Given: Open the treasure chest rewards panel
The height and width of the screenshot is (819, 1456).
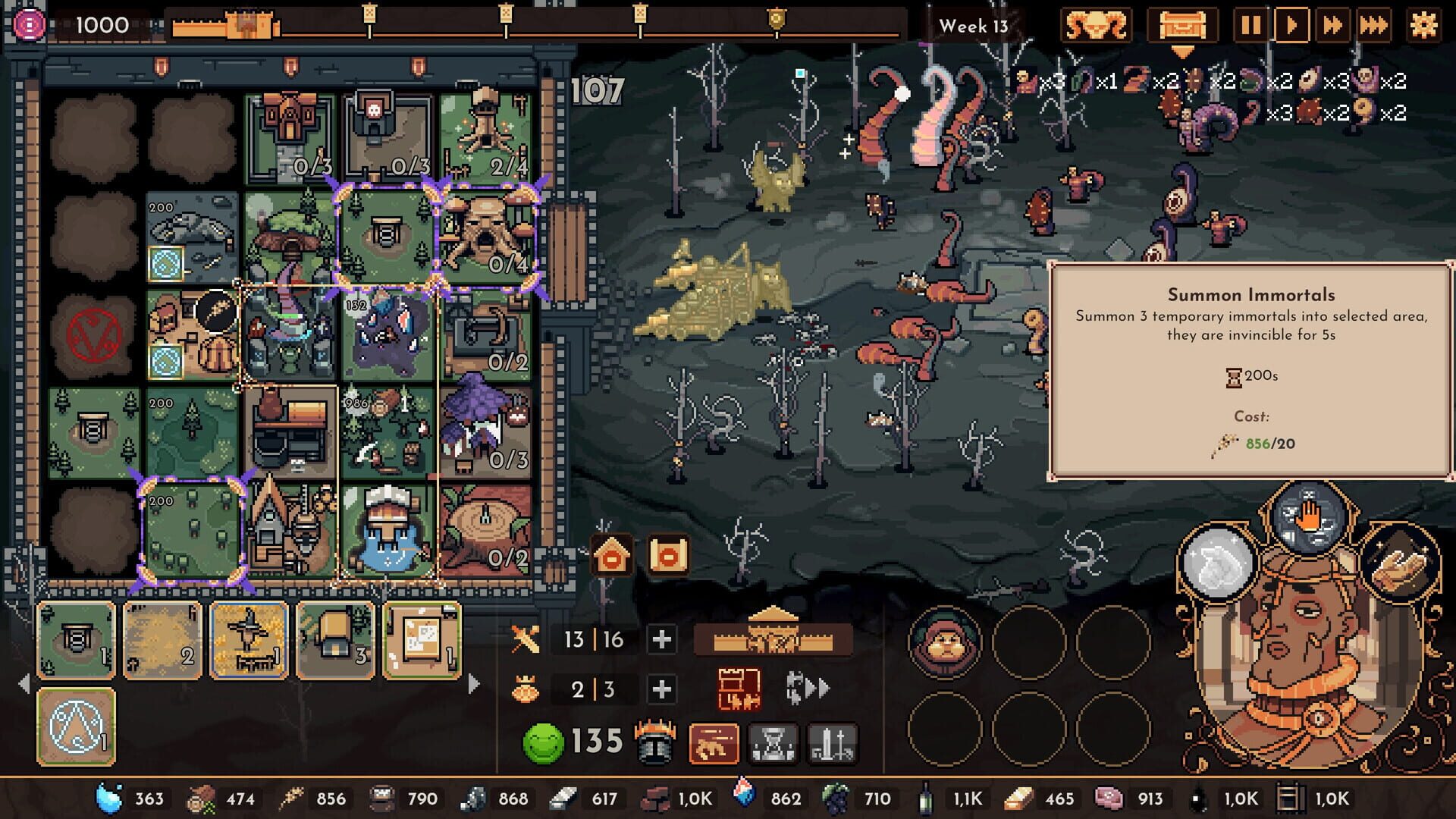Looking at the screenshot, I should point(1181,25).
